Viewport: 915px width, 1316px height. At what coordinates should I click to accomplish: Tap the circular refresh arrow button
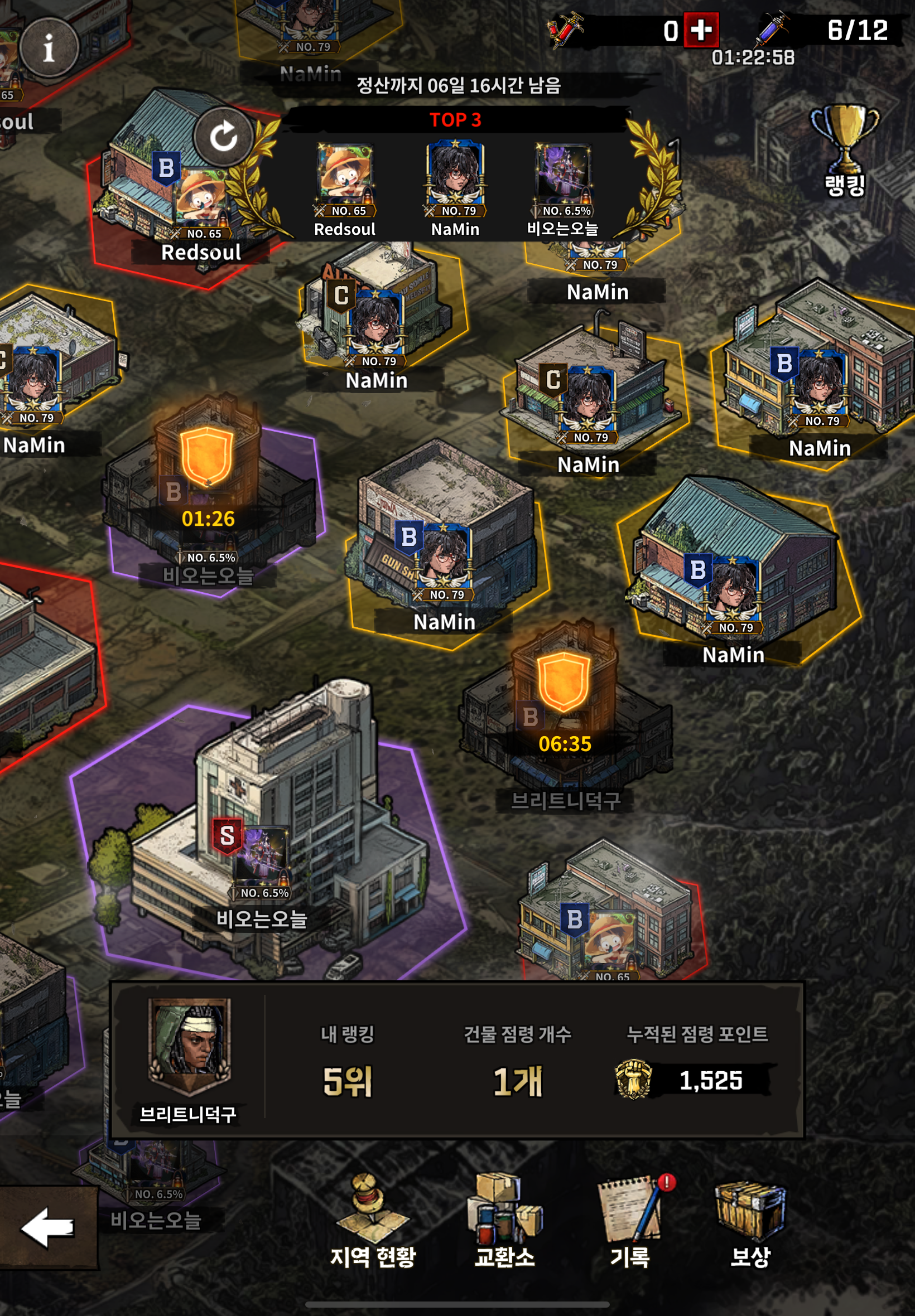click(x=223, y=137)
